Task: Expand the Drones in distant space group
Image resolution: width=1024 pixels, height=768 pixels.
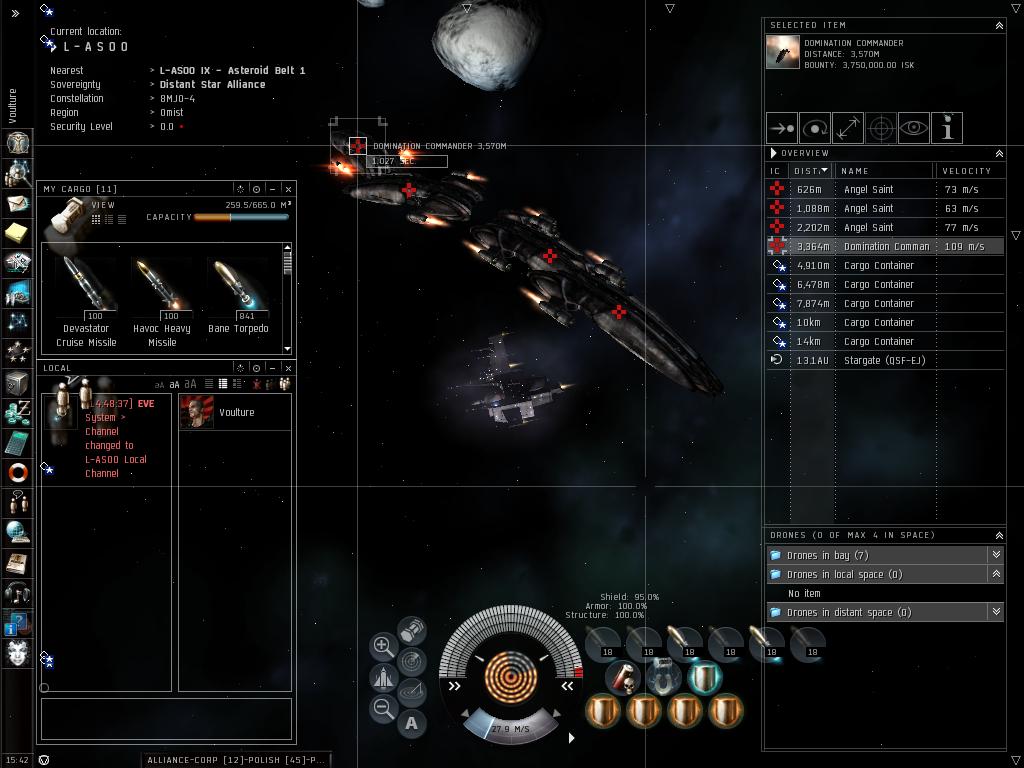Action: 996,612
